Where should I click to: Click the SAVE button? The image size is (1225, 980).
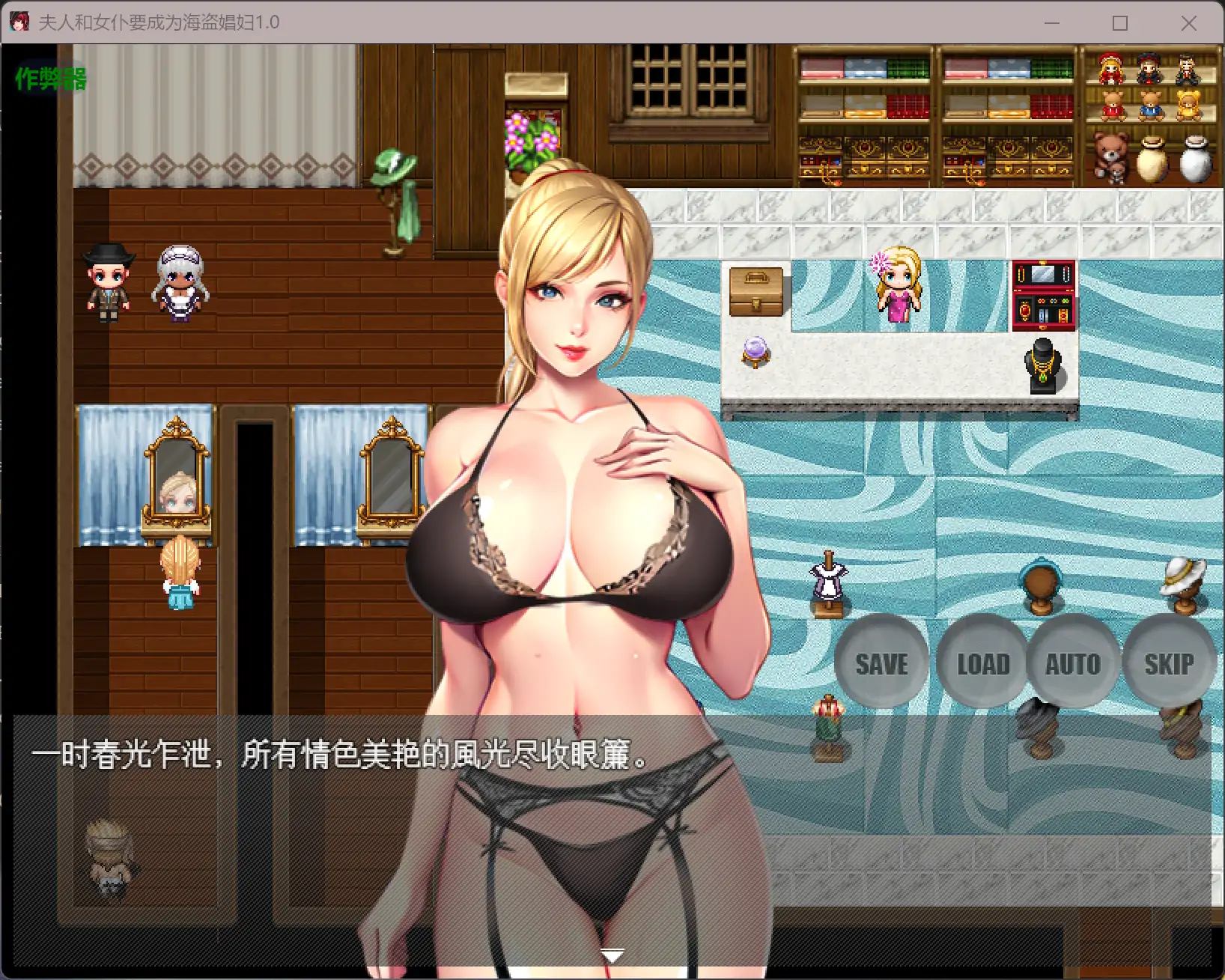click(881, 663)
